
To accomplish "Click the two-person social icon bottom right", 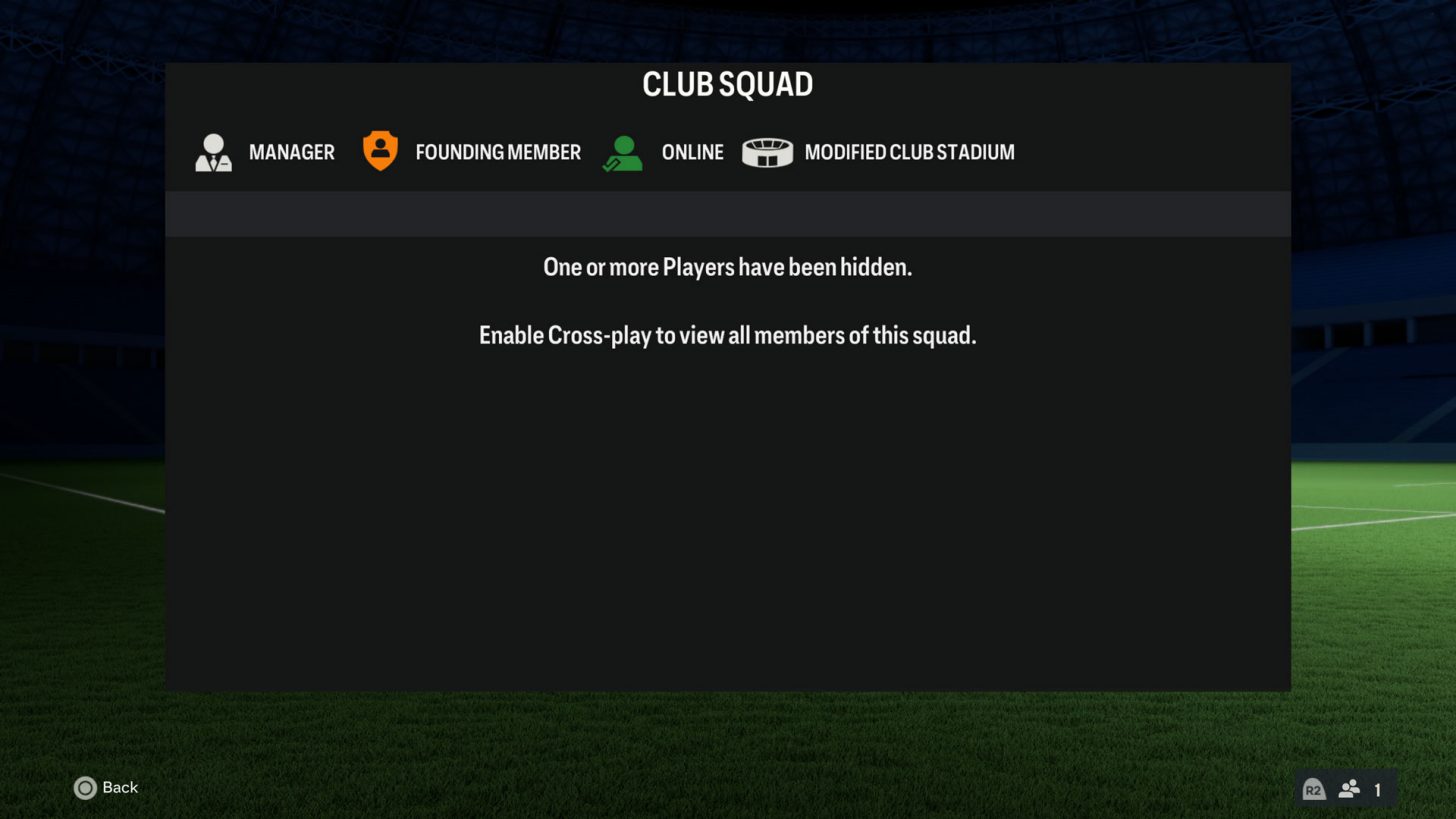I will (1349, 789).
